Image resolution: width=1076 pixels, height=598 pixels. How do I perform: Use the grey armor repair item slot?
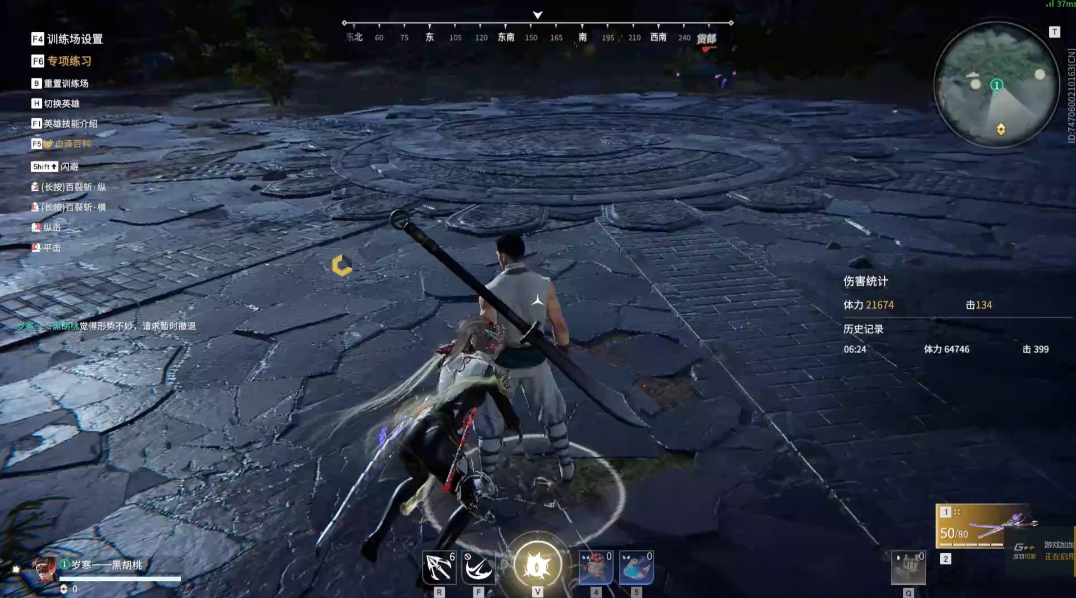908,567
